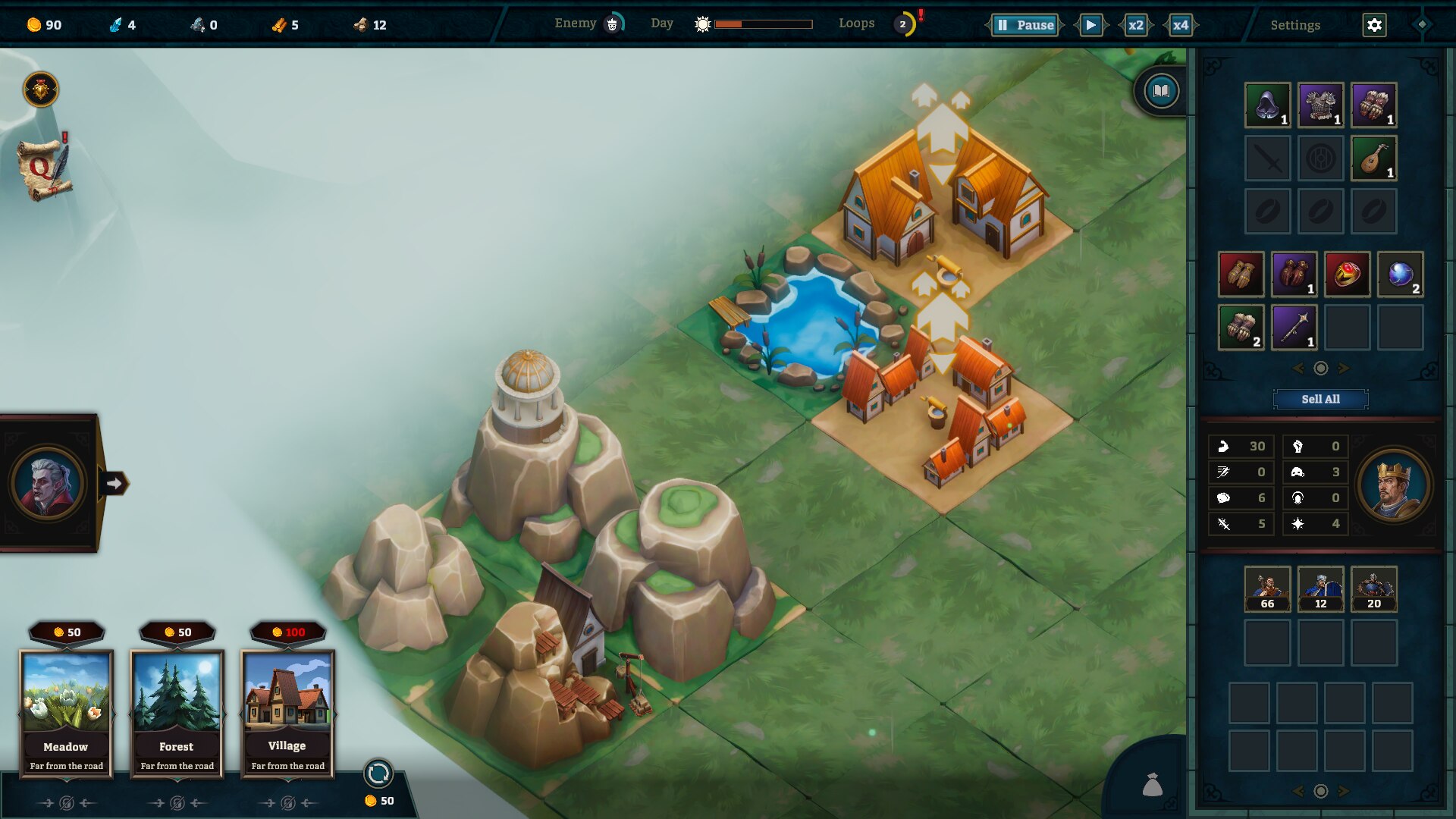Click the red ruby ring item
1456x819 pixels.
(x=1347, y=274)
